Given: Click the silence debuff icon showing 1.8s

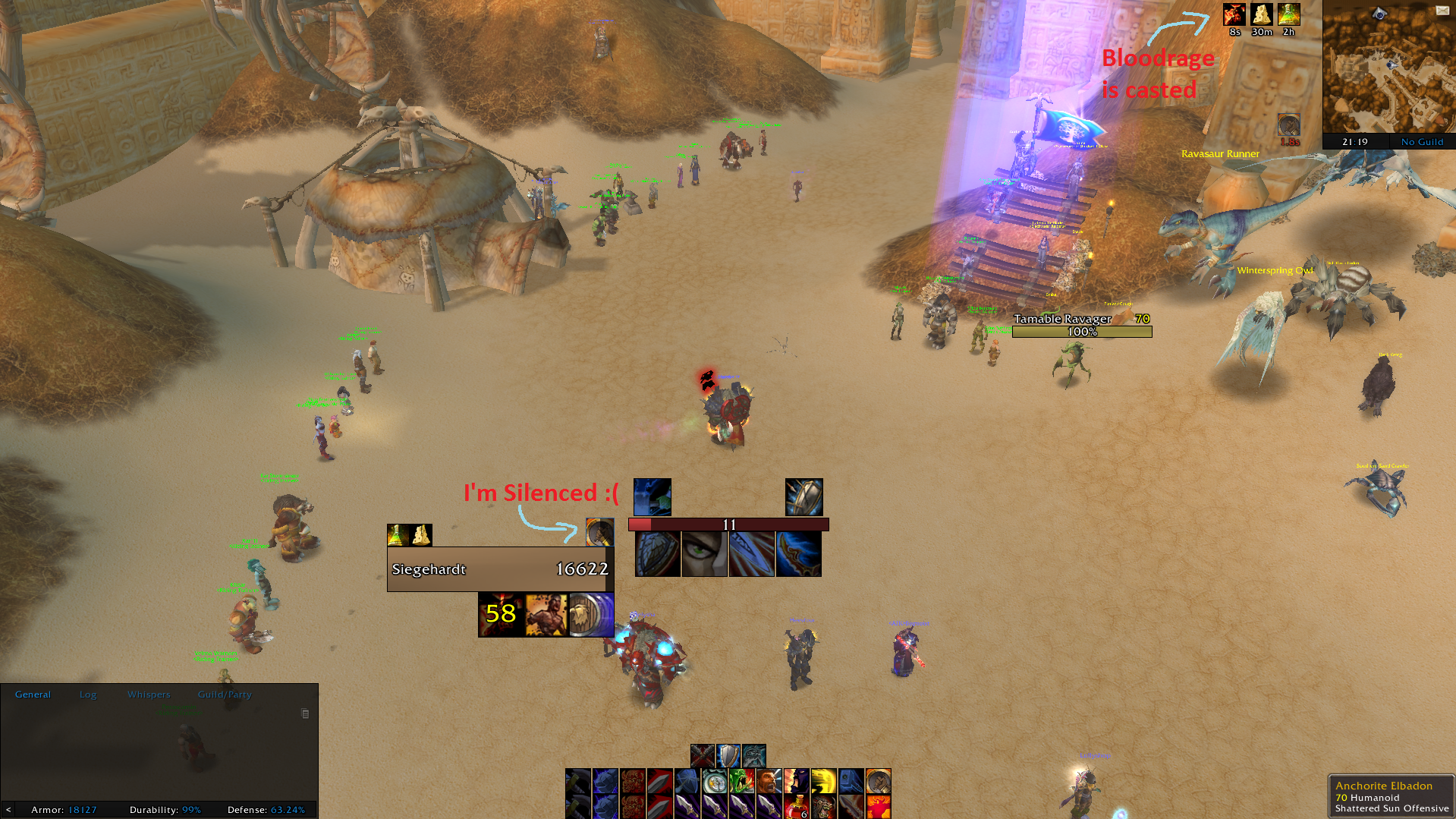Looking at the screenshot, I should click(x=1288, y=125).
